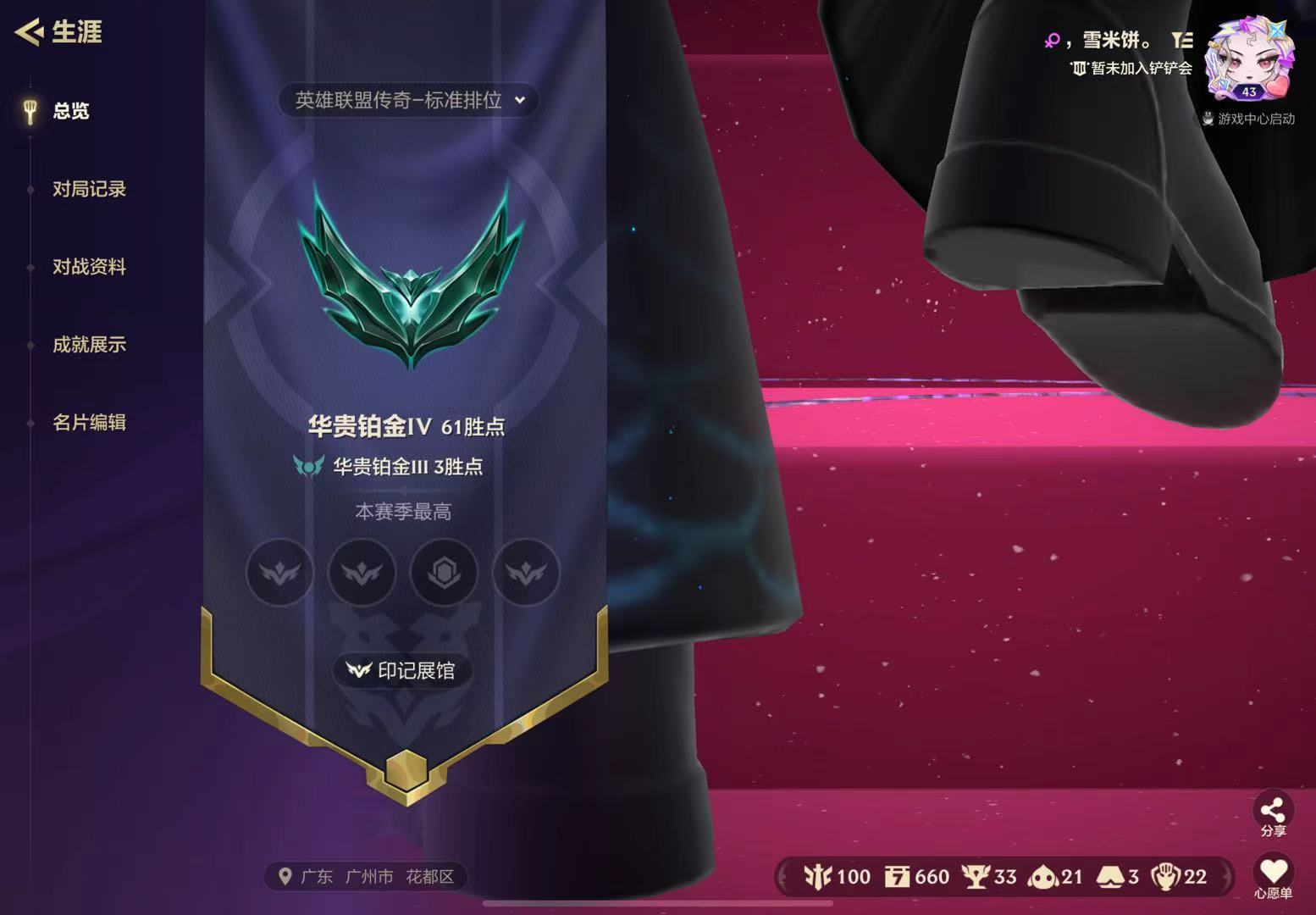Click the shield icon before 暂未加入铲铲会

click(1081, 68)
